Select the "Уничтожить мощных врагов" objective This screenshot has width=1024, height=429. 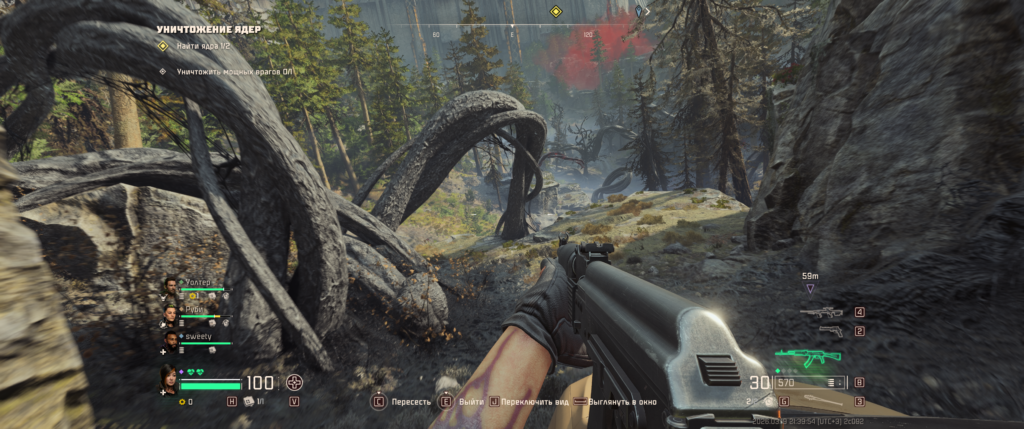tap(230, 72)
